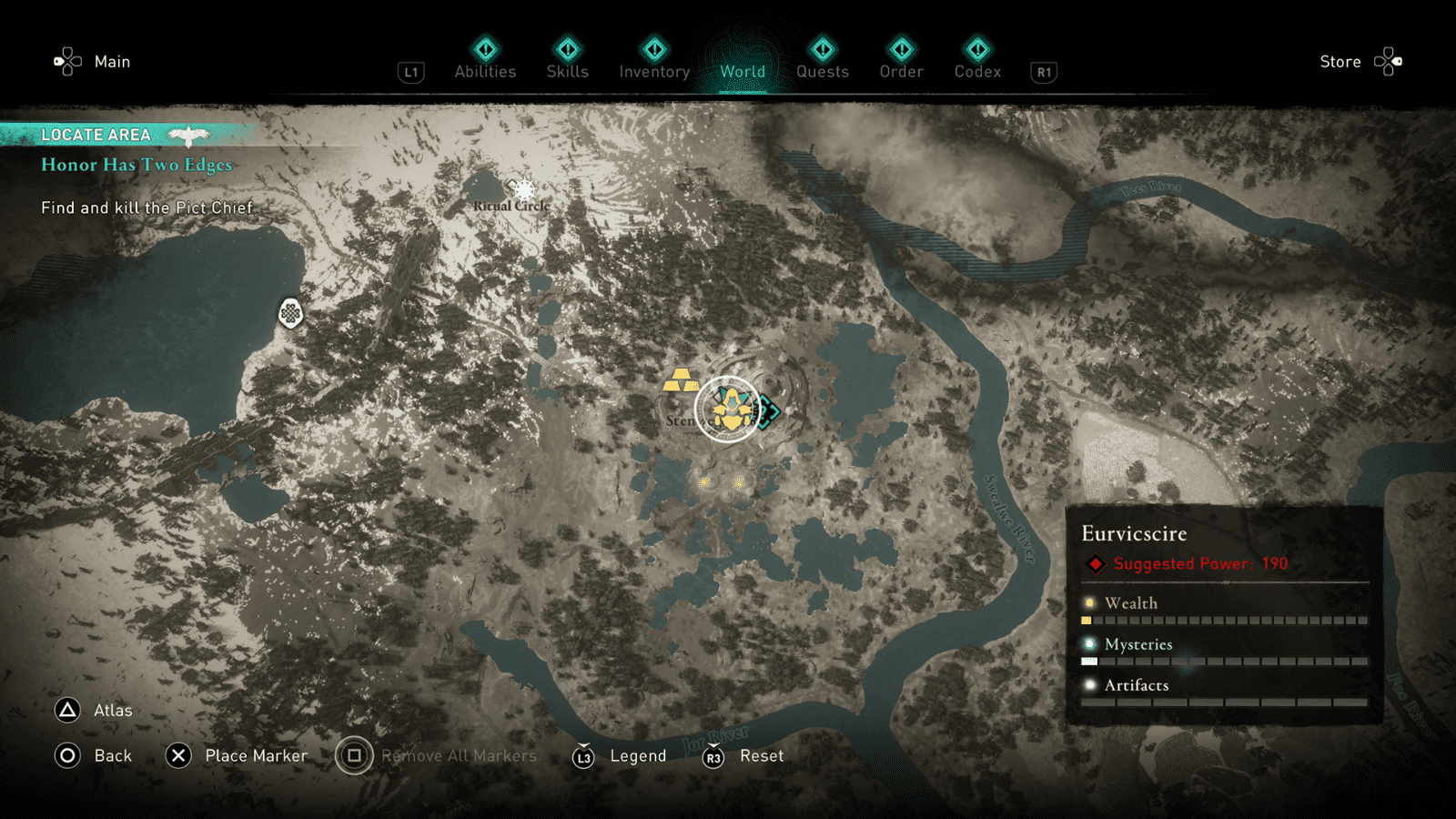This screenshot has height=819, width=1456.
Task: Click the red Suggested Power diamond icon
Action: point(1094,562)
